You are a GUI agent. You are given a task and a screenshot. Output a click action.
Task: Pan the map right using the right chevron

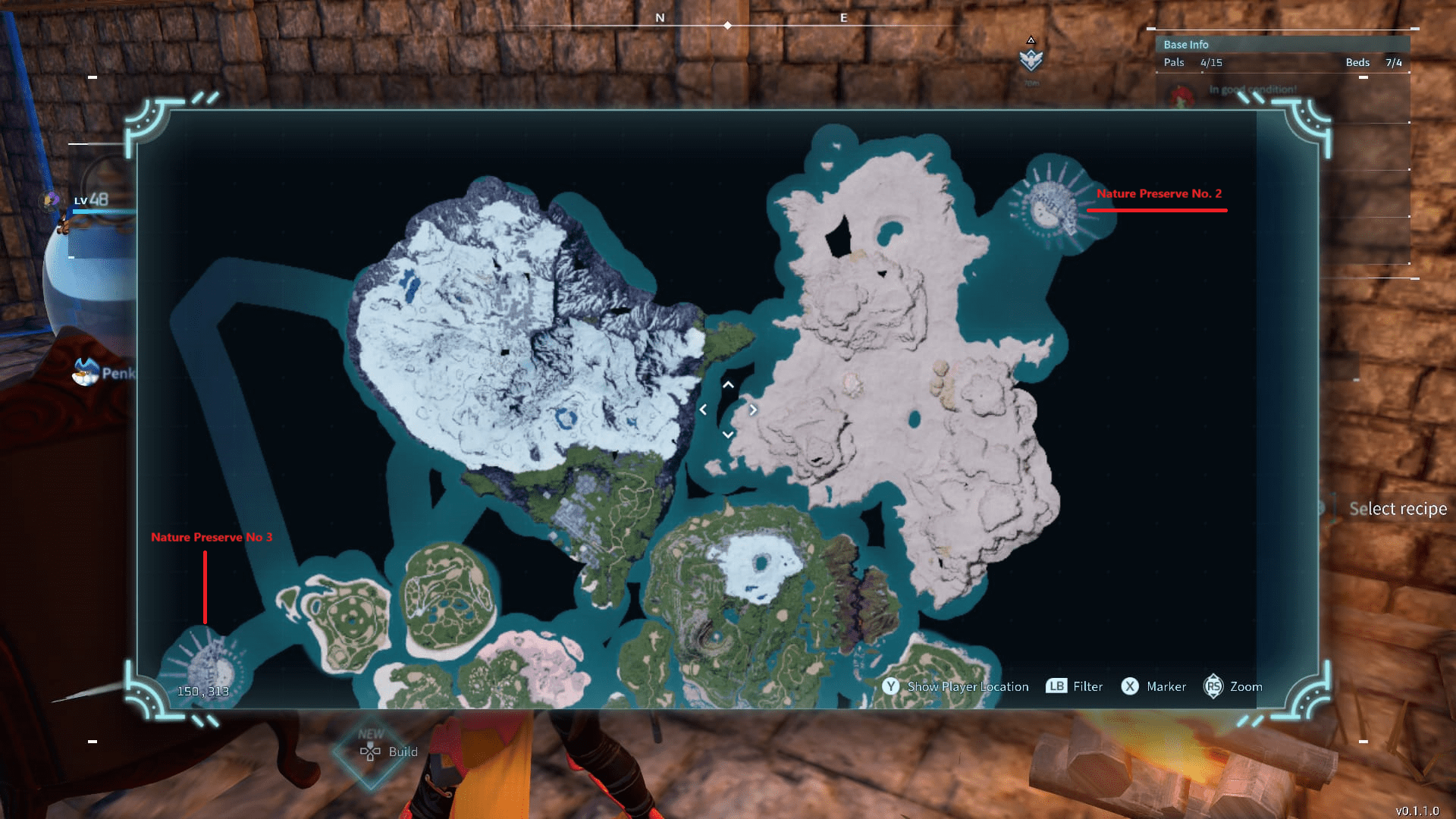click(x=753, y=409)
